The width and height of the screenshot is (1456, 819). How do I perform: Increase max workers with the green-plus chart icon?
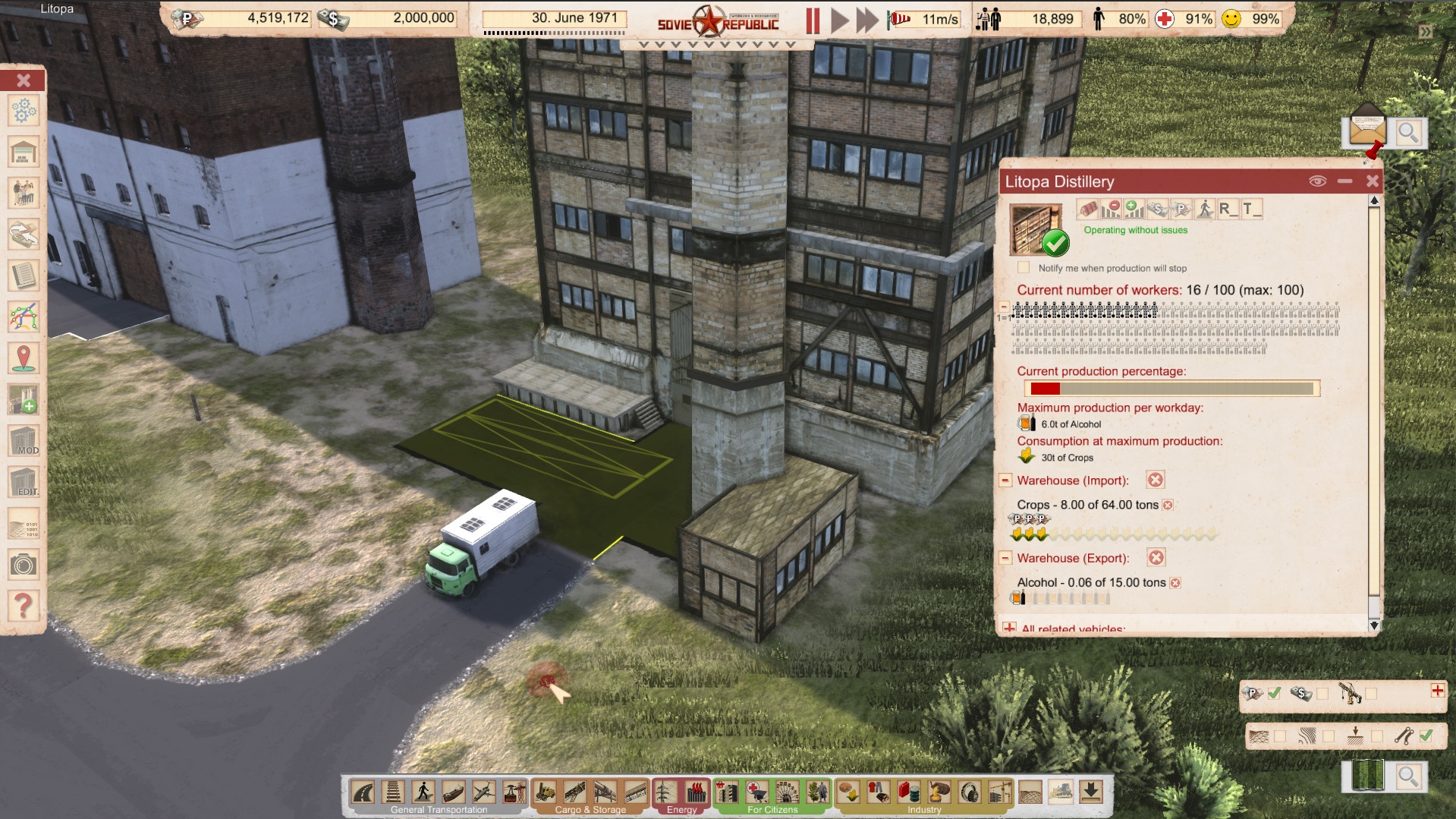tap(1134, 209)
